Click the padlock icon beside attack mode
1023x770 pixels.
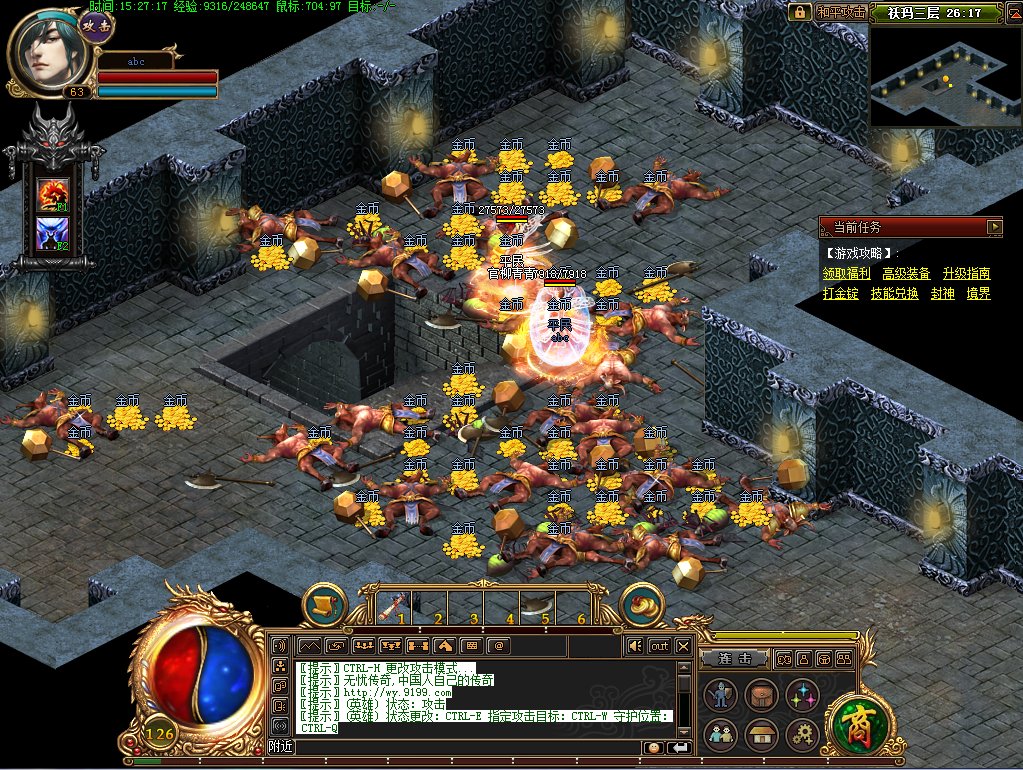pyautogui.click(x=799, y=12)
